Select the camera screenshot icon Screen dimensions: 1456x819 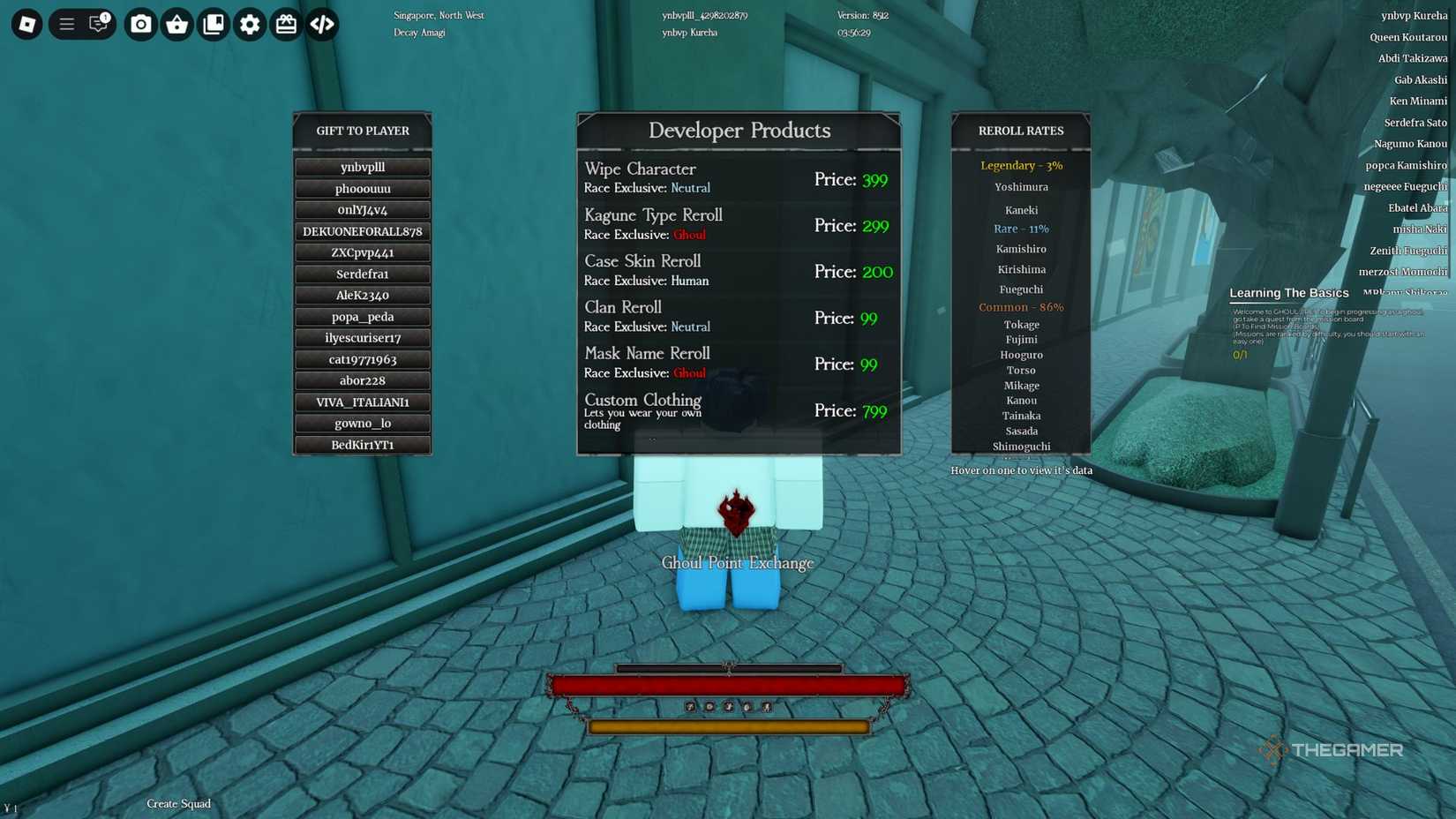[x=140, y=24]
